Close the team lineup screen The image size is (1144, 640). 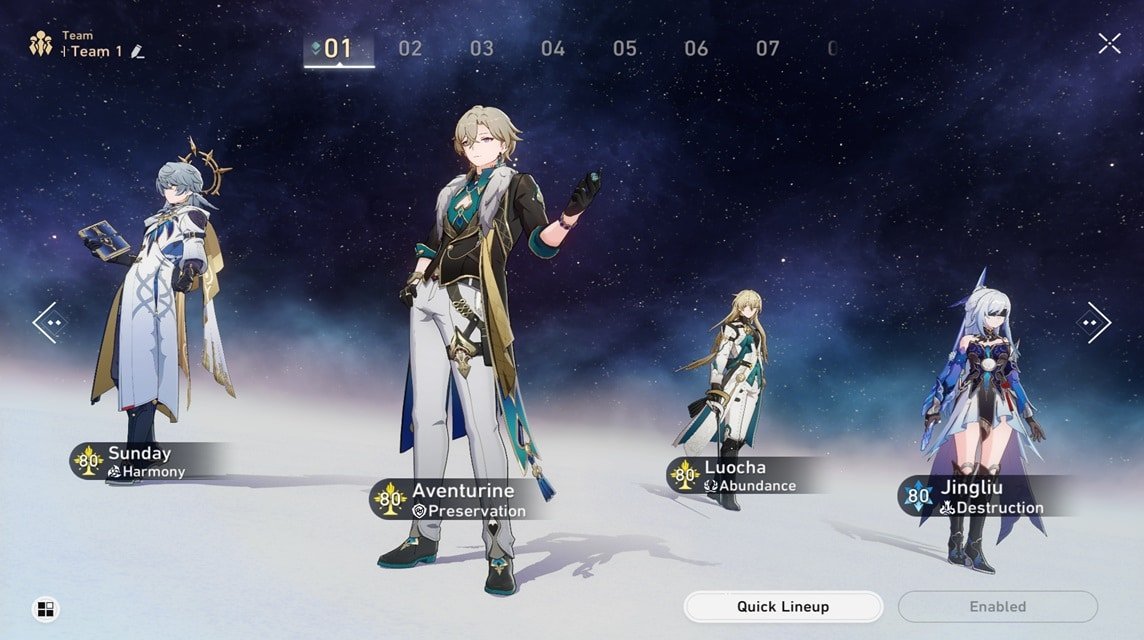pyautogui.click(x=1109, y=43)
